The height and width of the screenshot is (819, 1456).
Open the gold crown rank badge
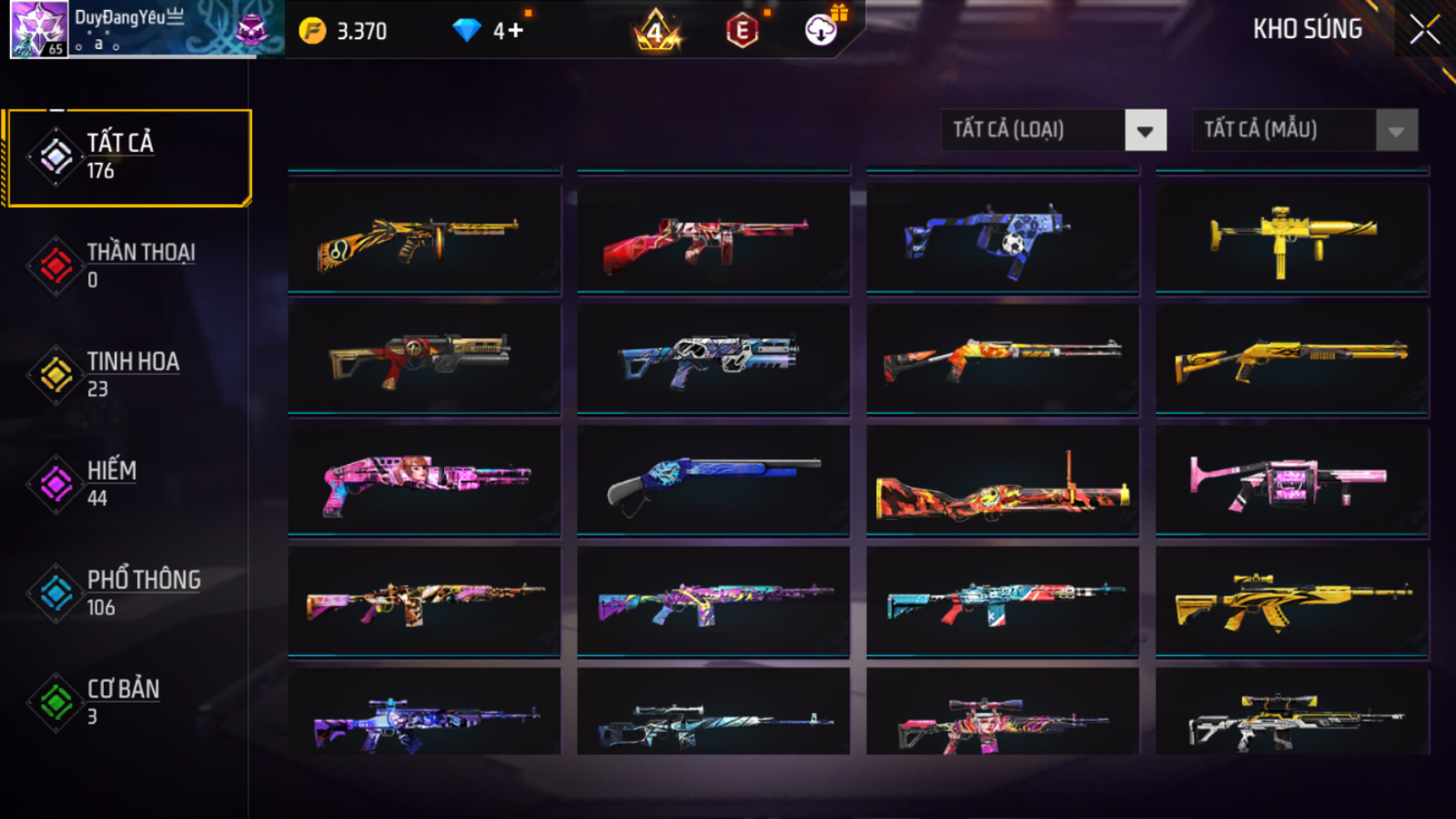coord(656,31)
